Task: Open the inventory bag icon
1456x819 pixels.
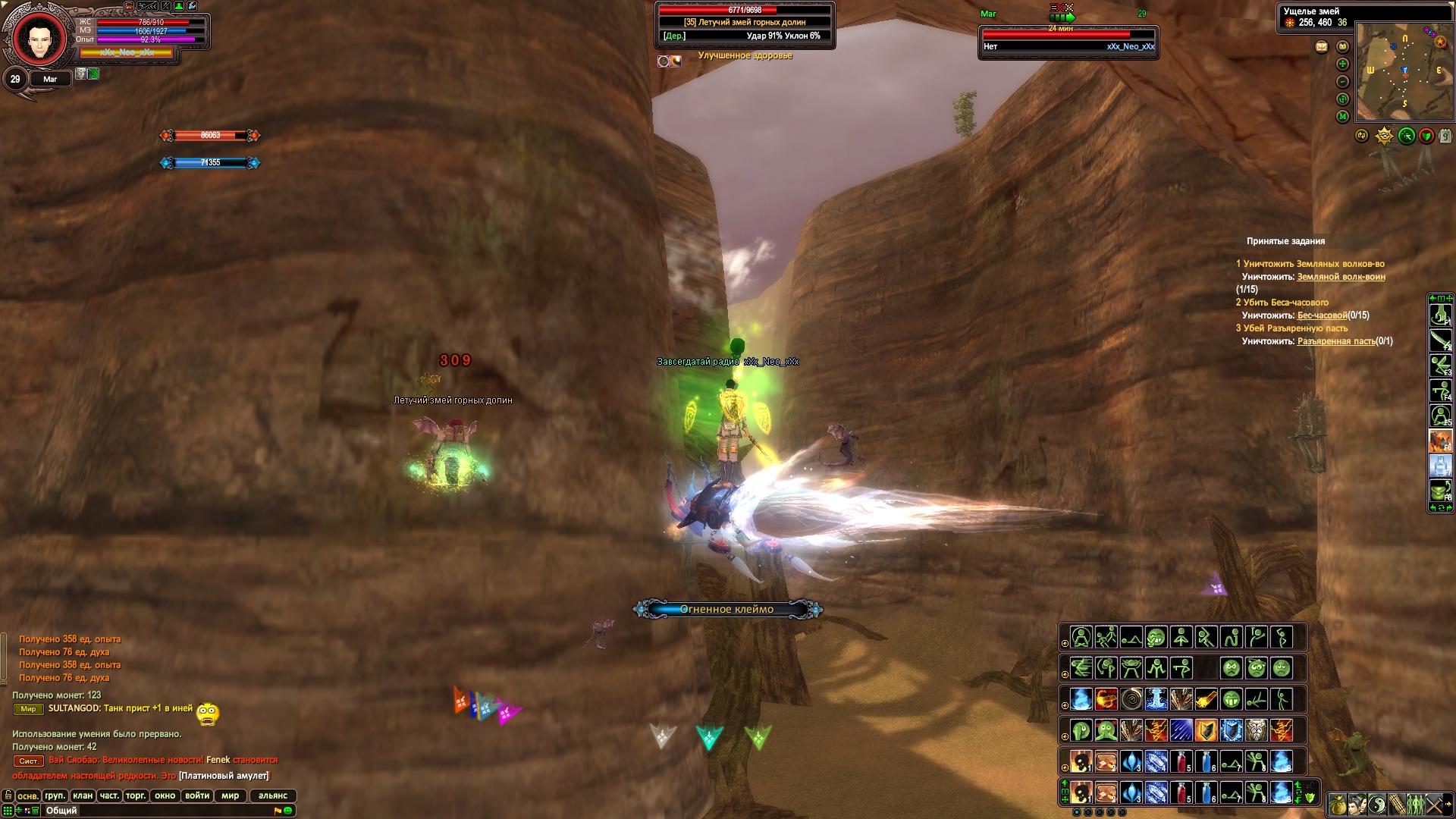Action: click(x=1338, y=805)
